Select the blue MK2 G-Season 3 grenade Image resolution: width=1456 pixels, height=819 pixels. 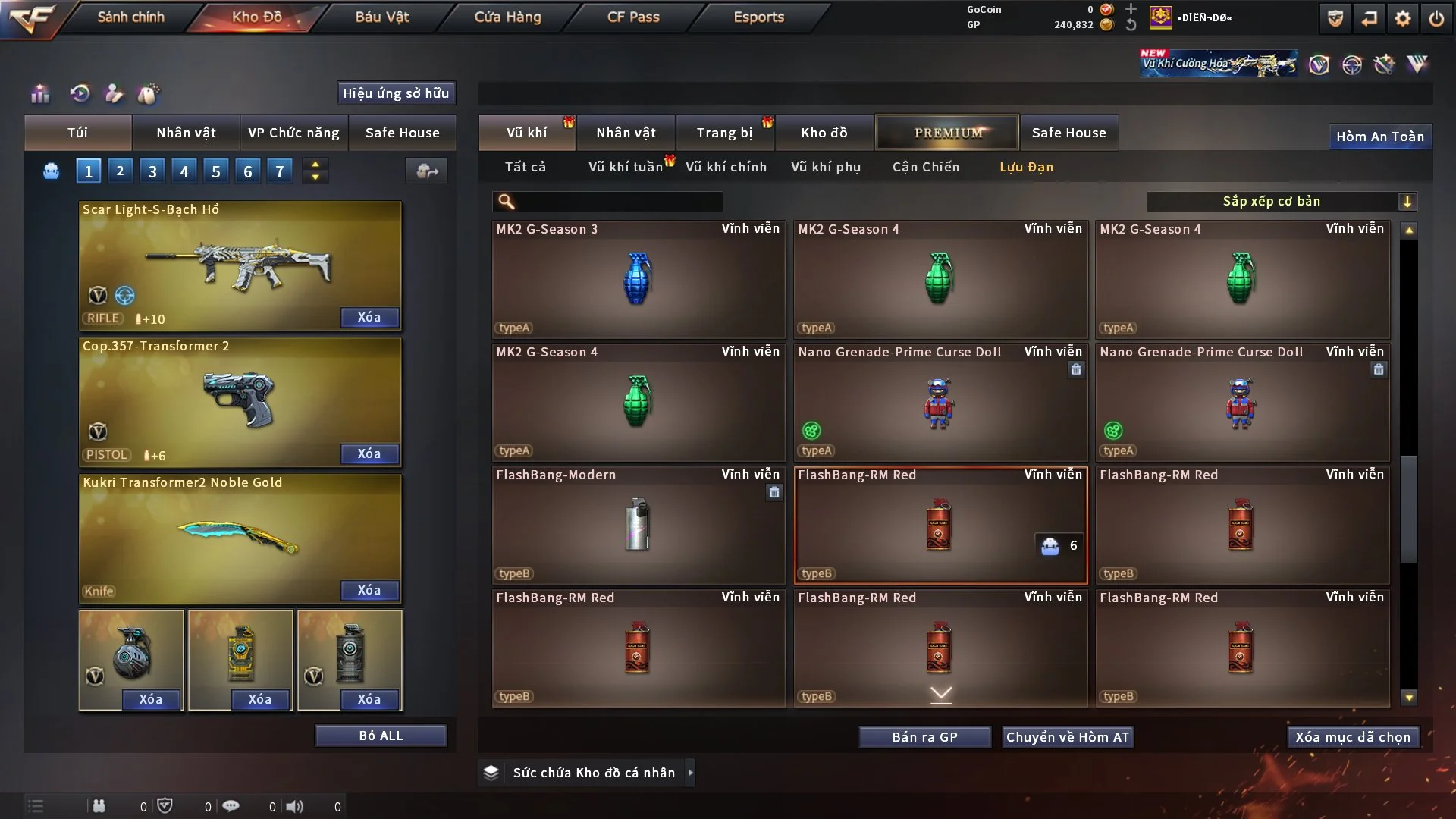coord(638,279)
